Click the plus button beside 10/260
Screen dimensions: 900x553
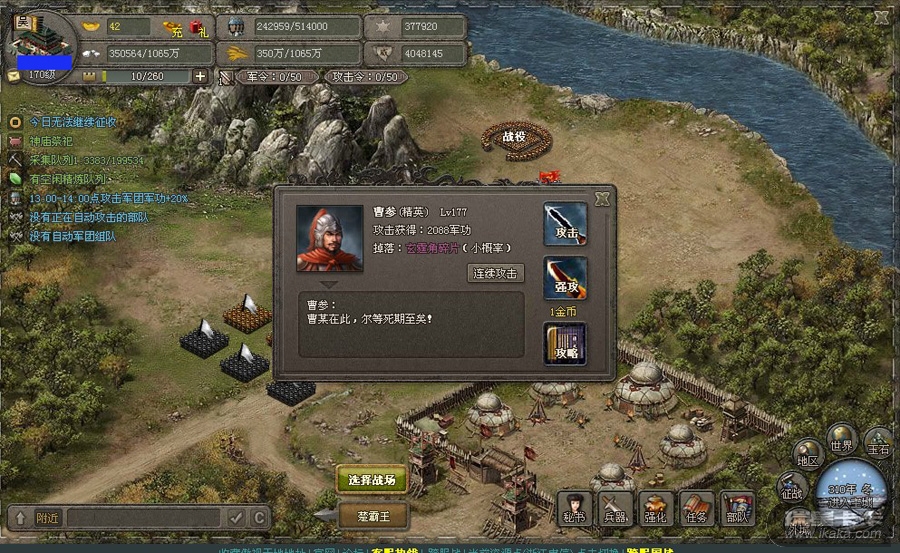point(201,76)
